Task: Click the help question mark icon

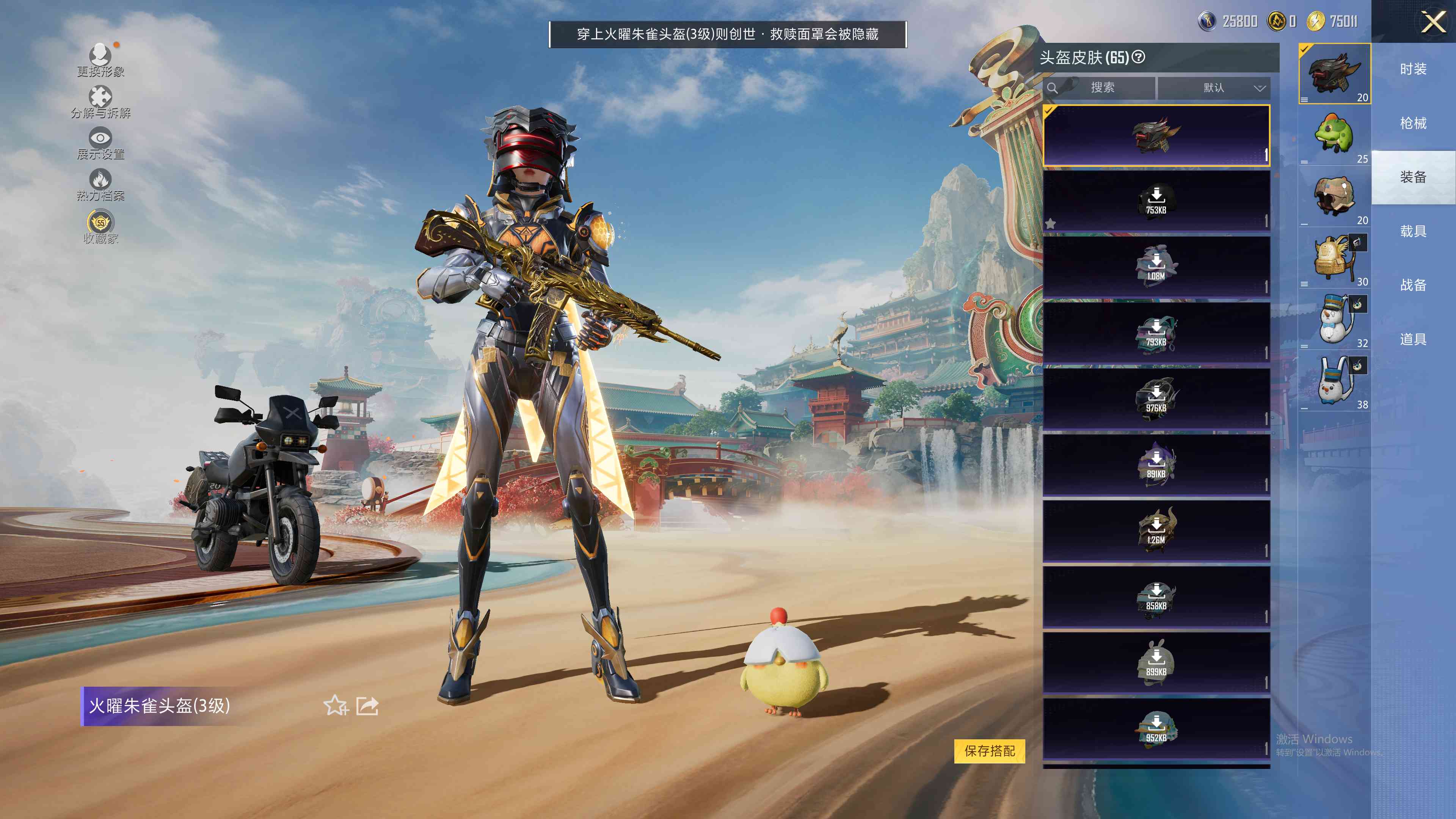Action: click(1139, 57)
